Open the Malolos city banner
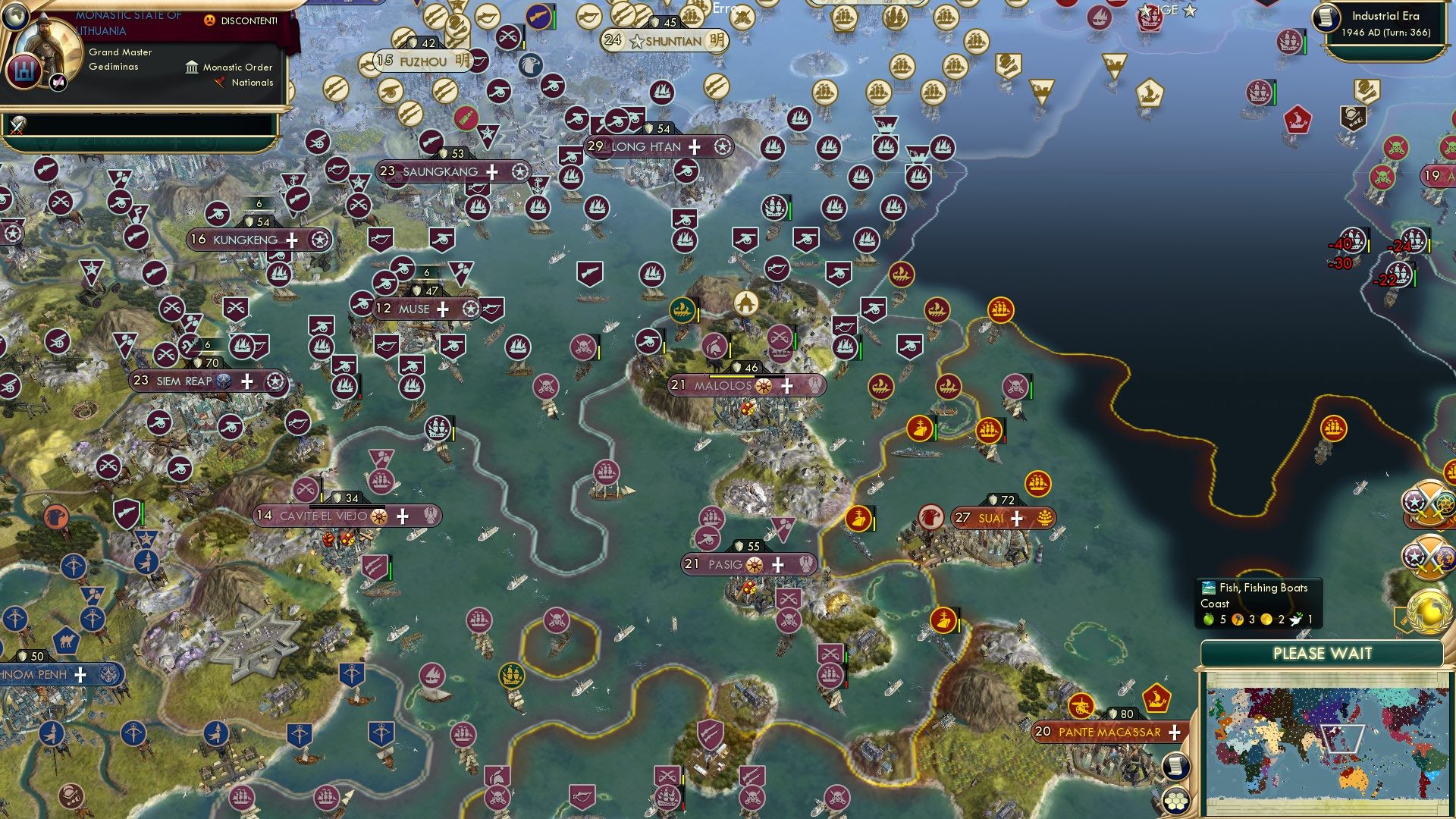The width and height of the screenshot is (1456, 819). pyautogui.click(x=720, y=387)
